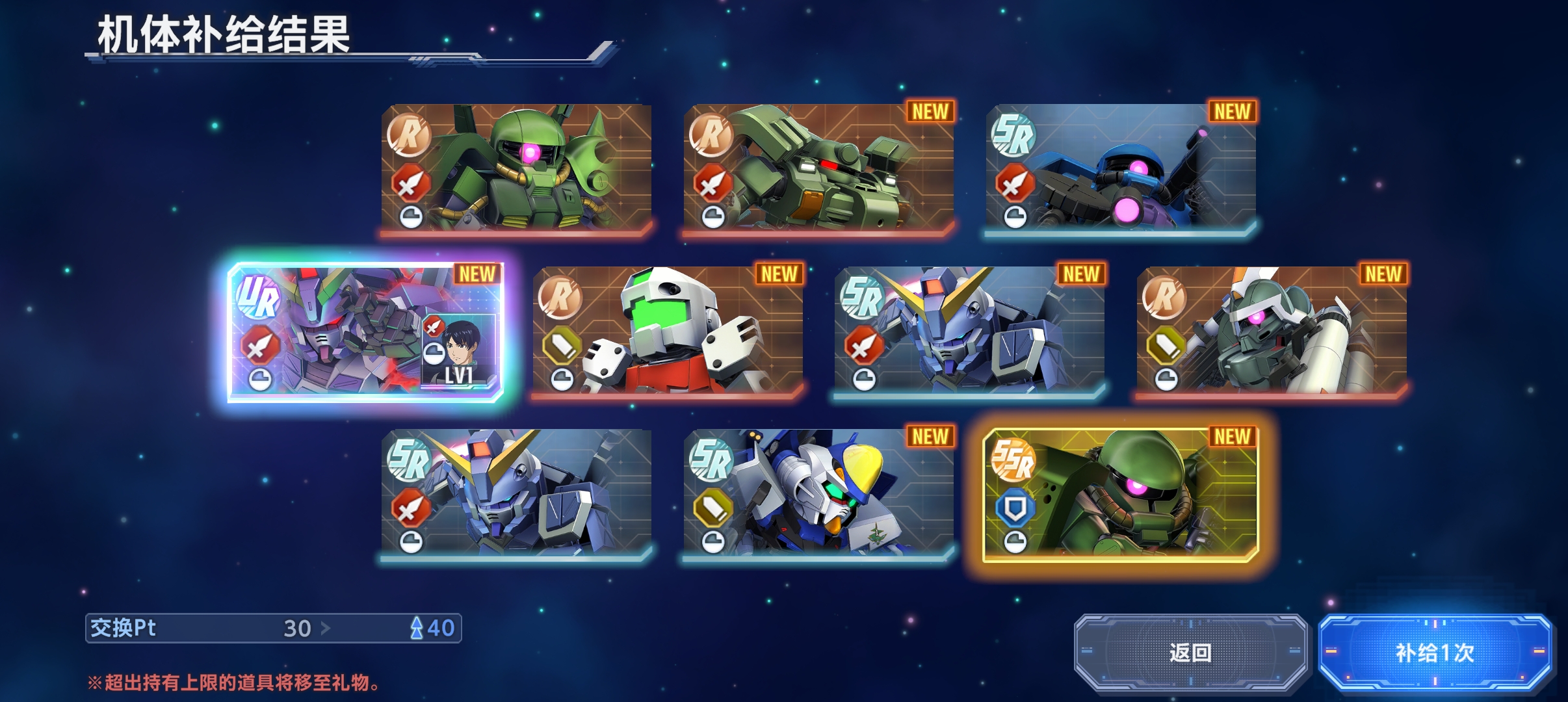Activate the 补给1次 supply button
Viewport: 1568px width, 702px height.
[x=1435, y=652]
